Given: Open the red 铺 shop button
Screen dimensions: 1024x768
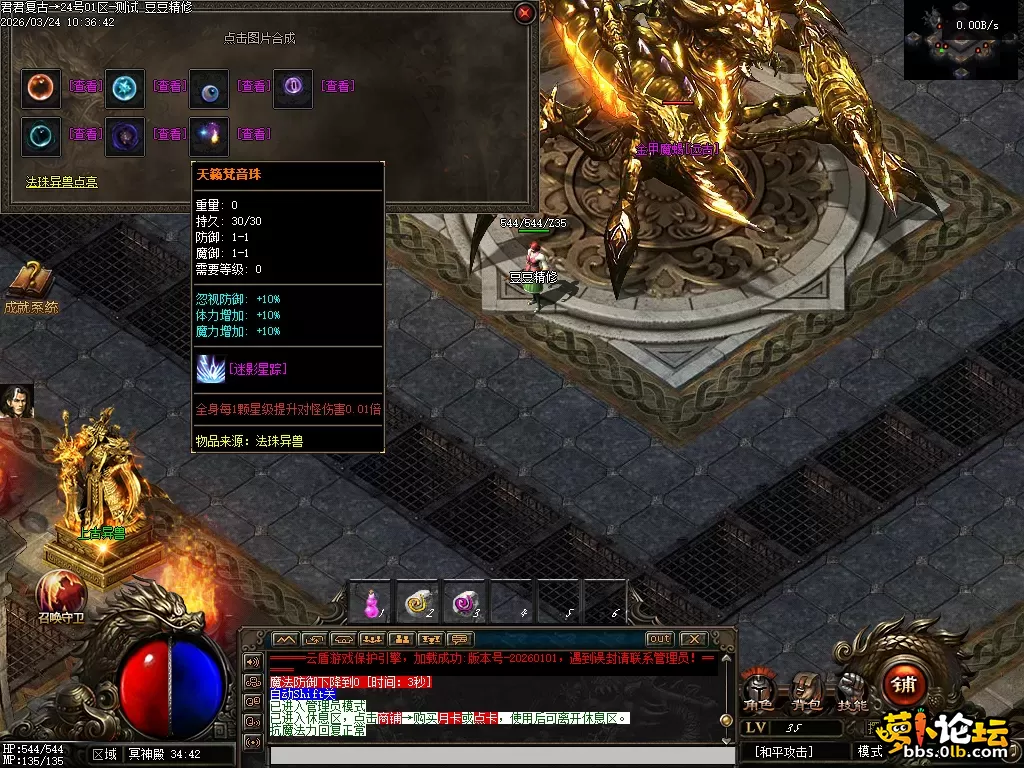Looking at the screenshot, I should (904, 686).
